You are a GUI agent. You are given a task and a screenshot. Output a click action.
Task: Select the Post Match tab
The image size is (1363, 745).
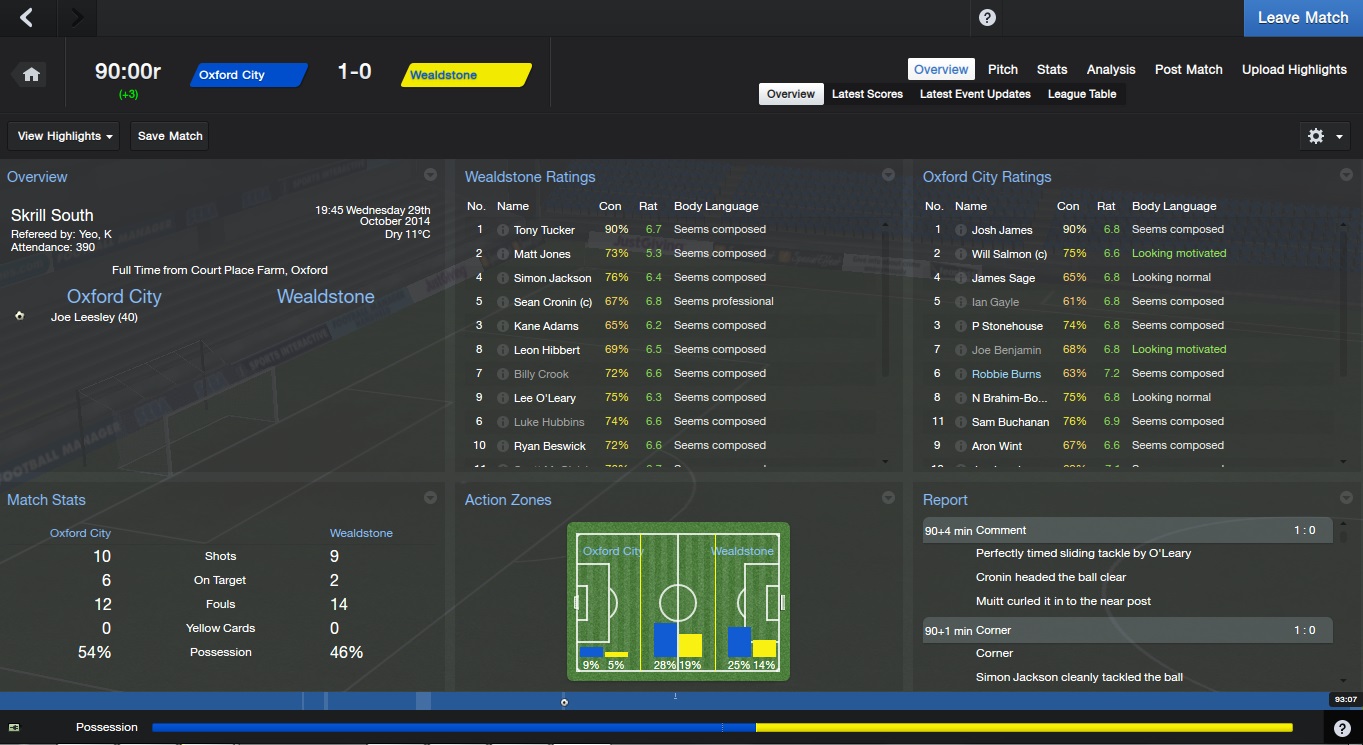point(1188,69)
